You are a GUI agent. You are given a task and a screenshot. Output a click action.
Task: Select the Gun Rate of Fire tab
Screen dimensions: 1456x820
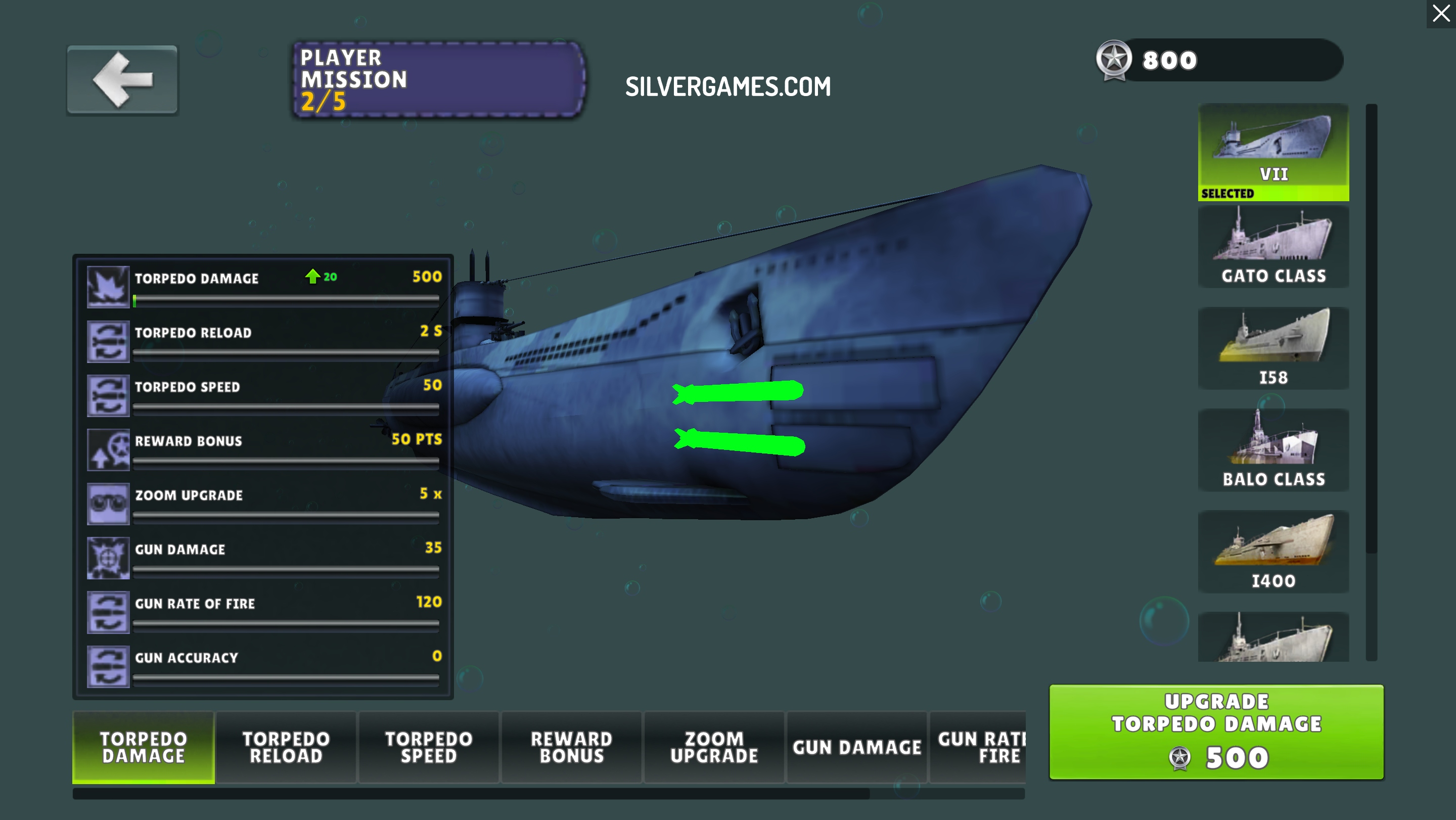tap(979, 747)
